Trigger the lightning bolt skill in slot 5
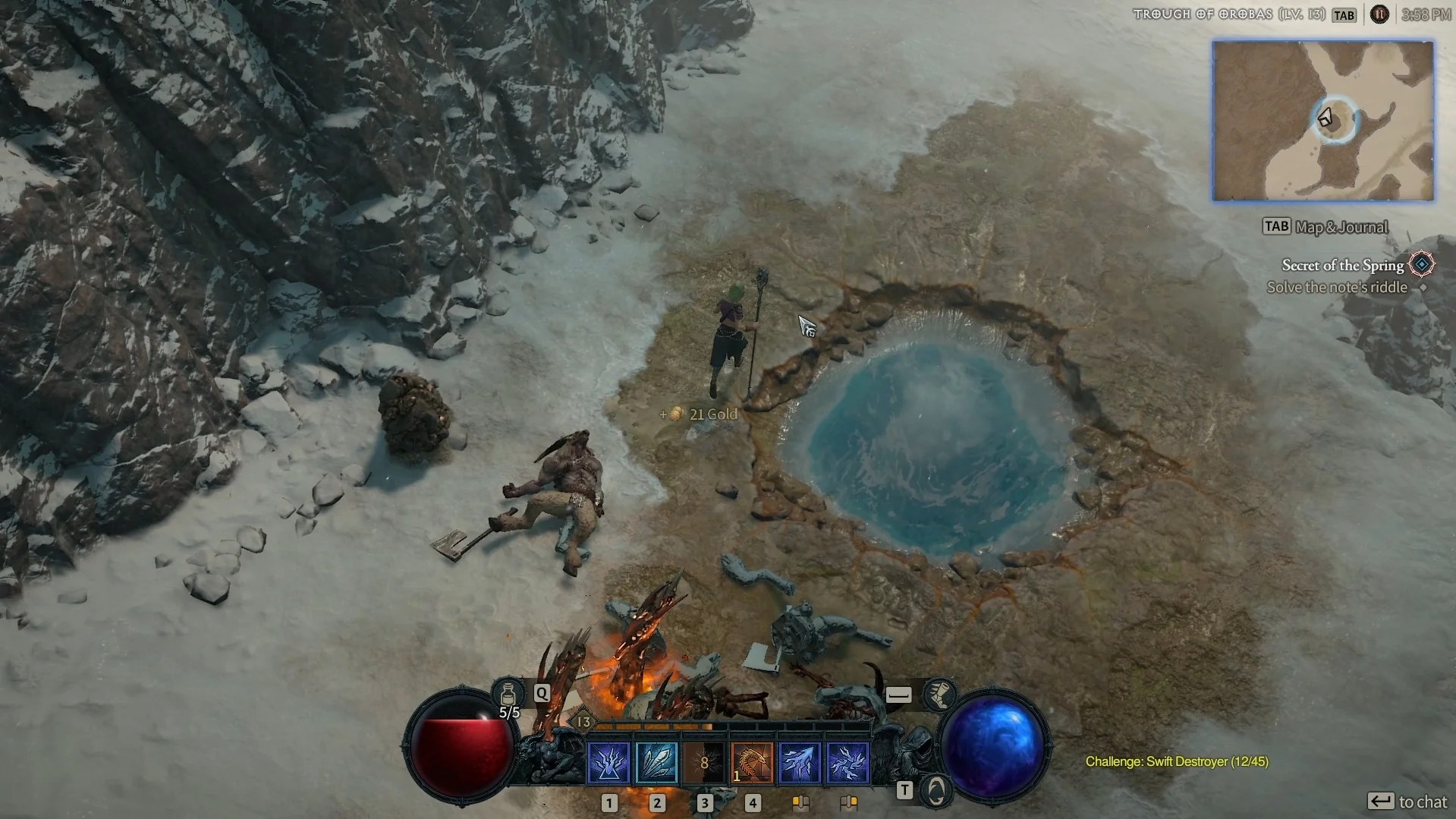1456x819 pixels. (x=801, y=763)
